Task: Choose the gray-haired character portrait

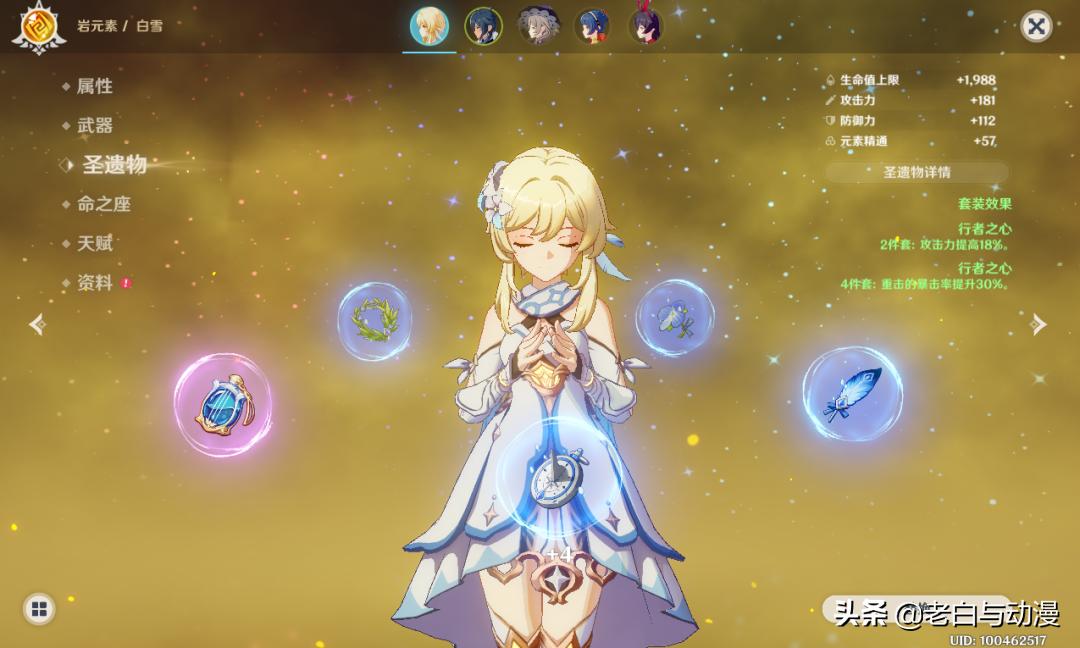Action: 538,26
